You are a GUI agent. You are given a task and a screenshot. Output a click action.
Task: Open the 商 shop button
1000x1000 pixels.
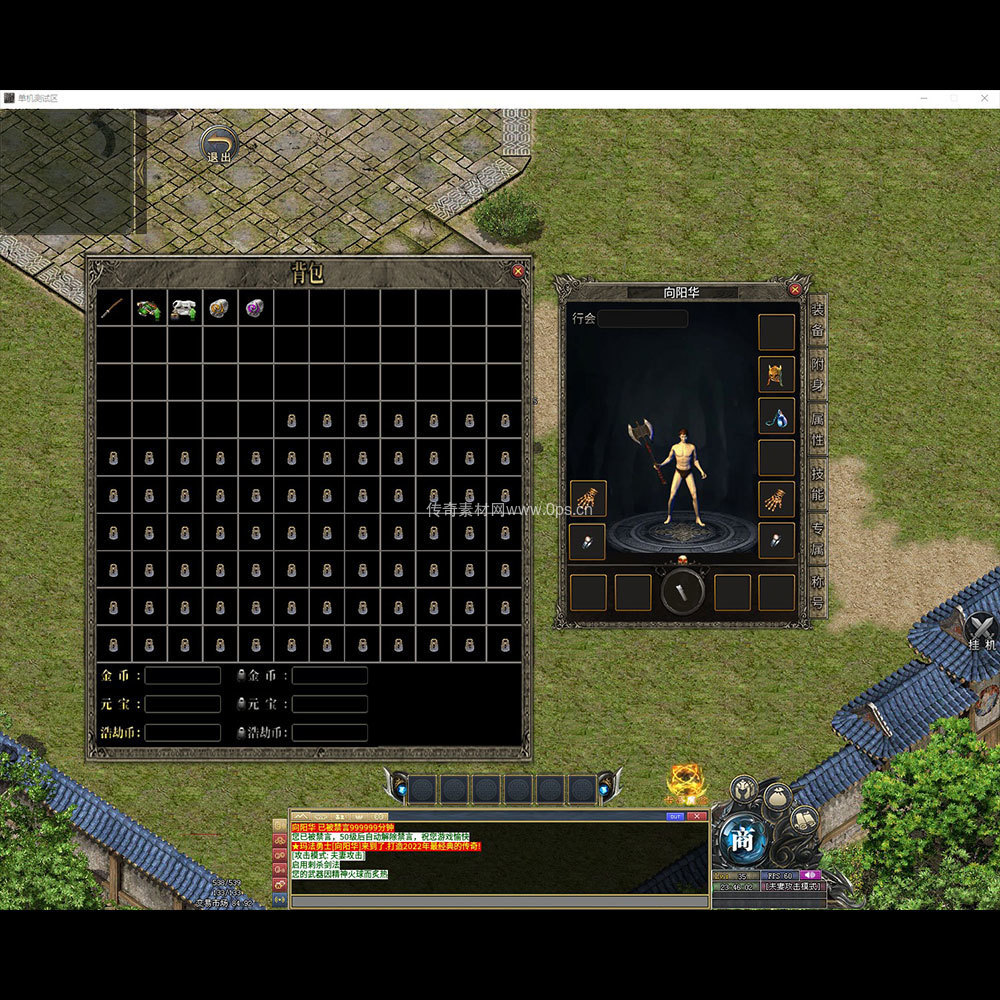pos(741,841)
